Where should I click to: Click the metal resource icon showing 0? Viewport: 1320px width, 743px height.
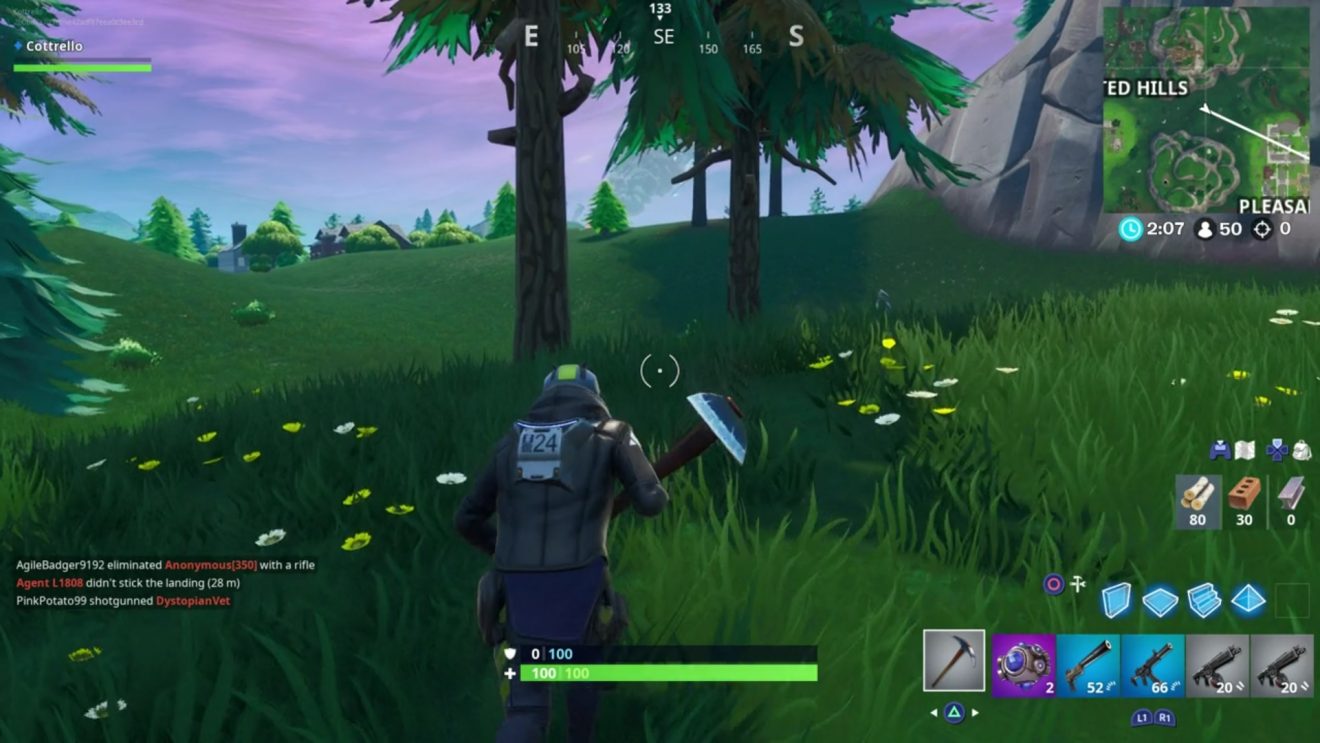(1292, 498)
